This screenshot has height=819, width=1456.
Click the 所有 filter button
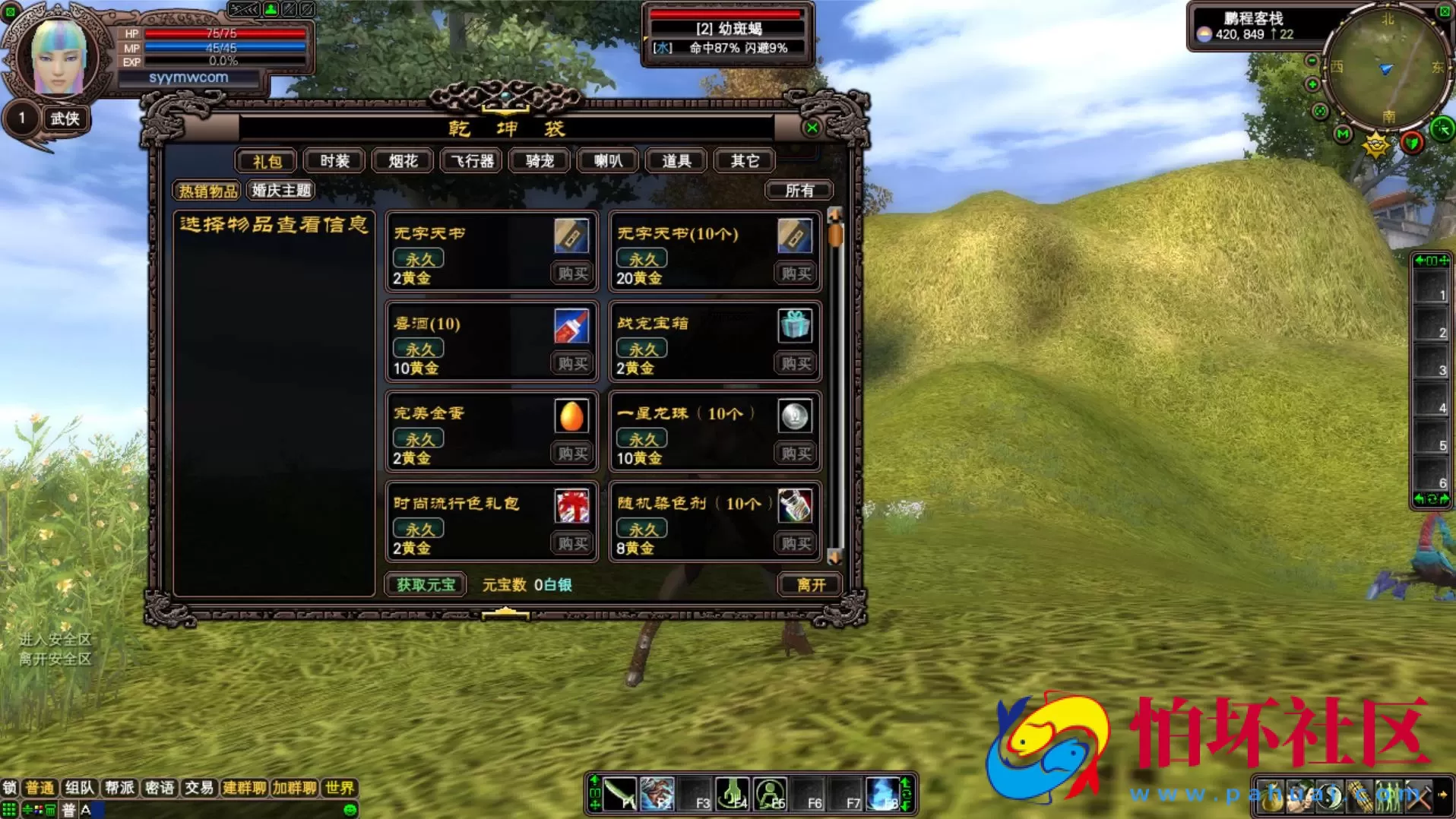[799, 190]
